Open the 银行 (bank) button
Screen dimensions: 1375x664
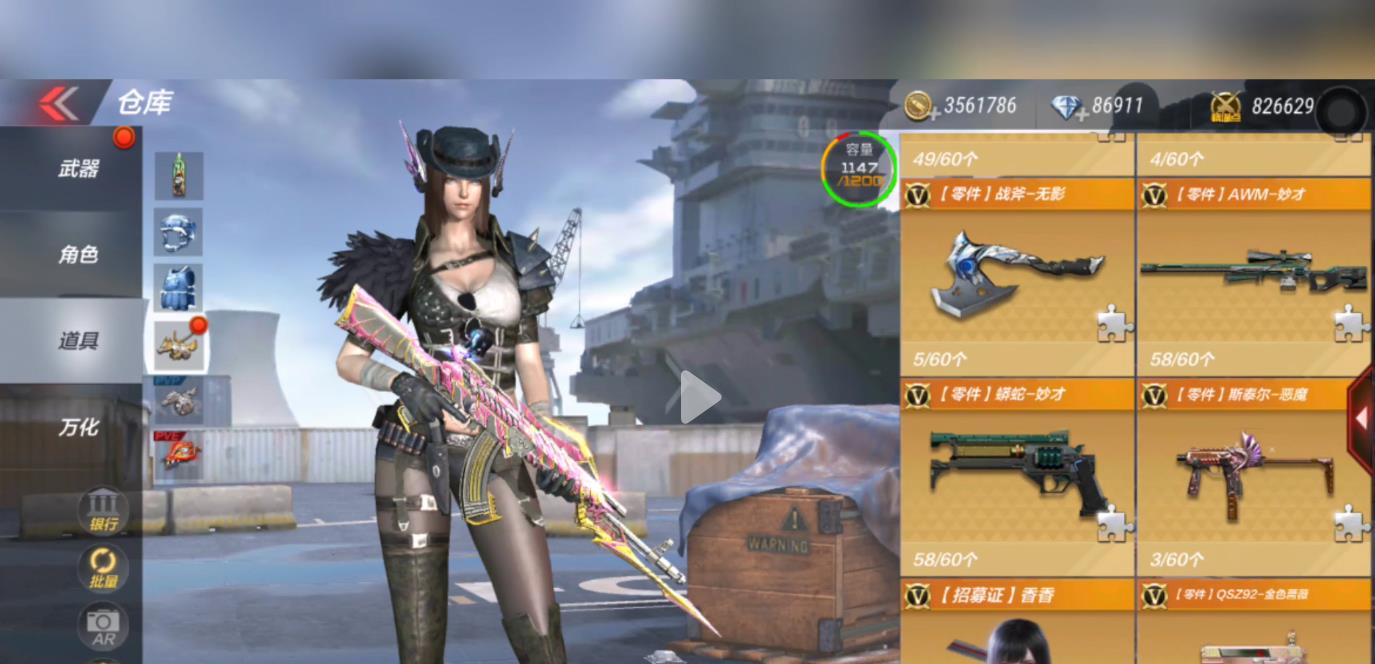(103, 510)
